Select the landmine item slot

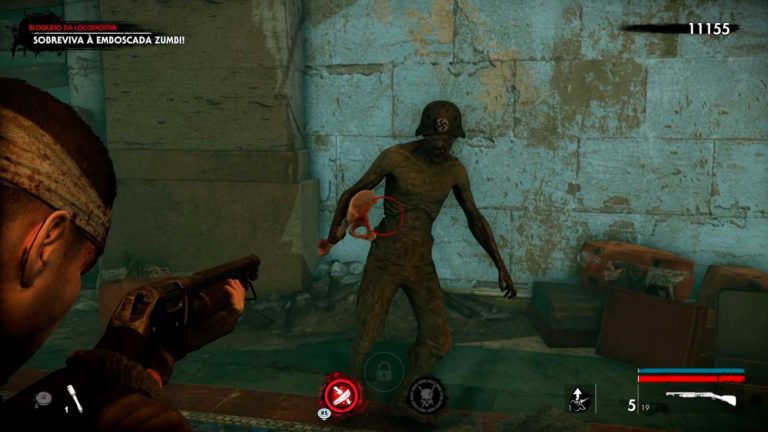click(42, 399)
